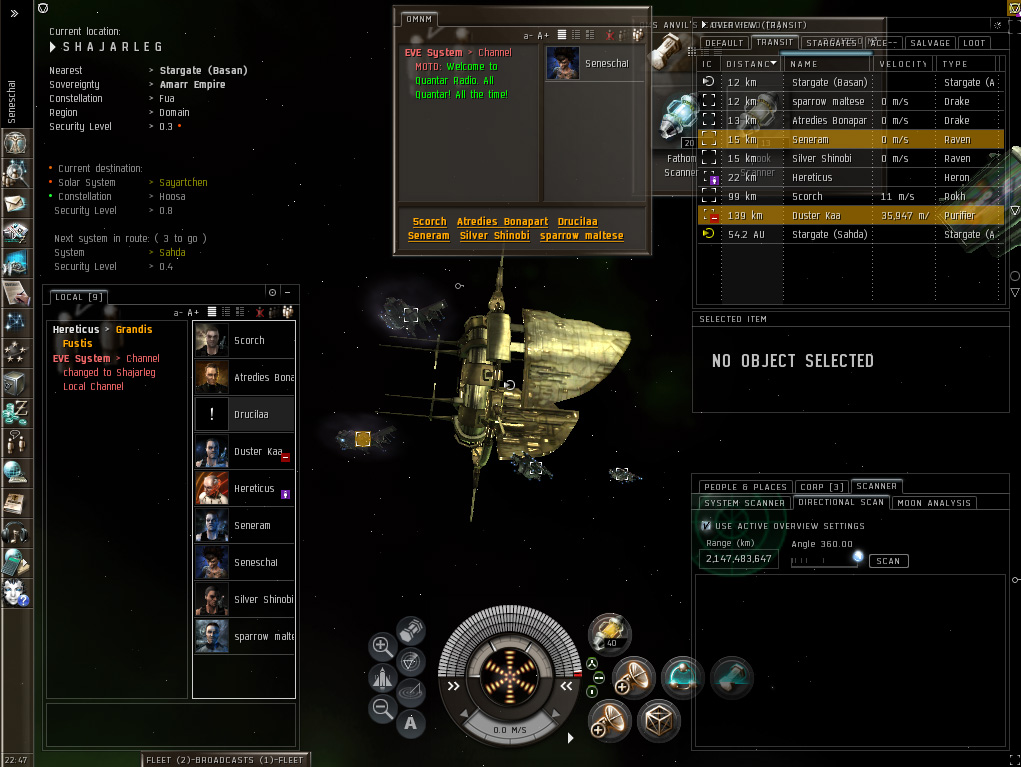
Task: Open the Salvage overview tab
Action: point(929,43)
